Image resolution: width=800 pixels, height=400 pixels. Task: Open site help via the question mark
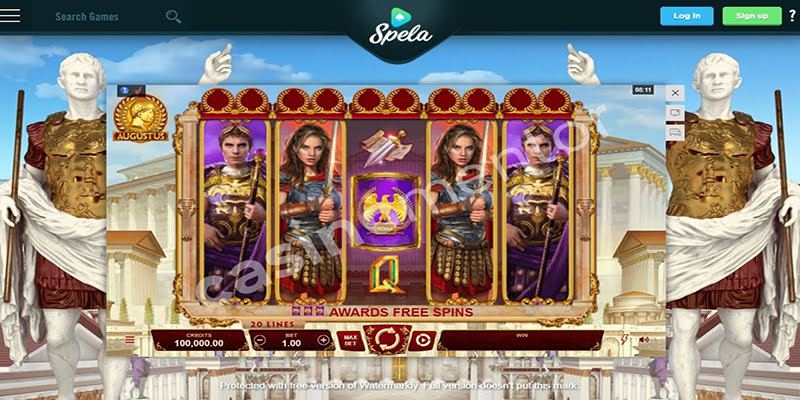coord(791,16)
